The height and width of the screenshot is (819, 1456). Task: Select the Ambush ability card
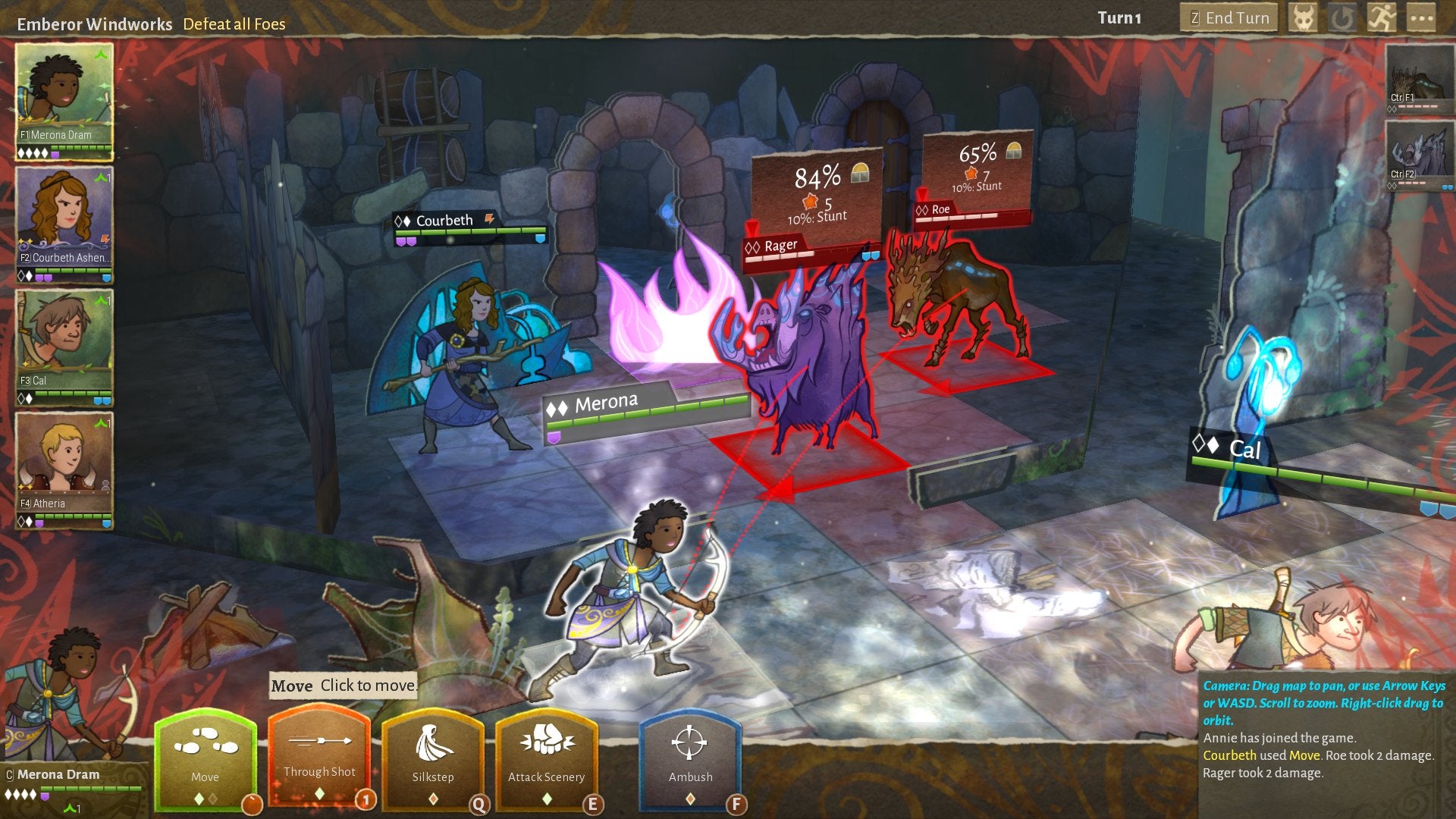click(690, 758)
